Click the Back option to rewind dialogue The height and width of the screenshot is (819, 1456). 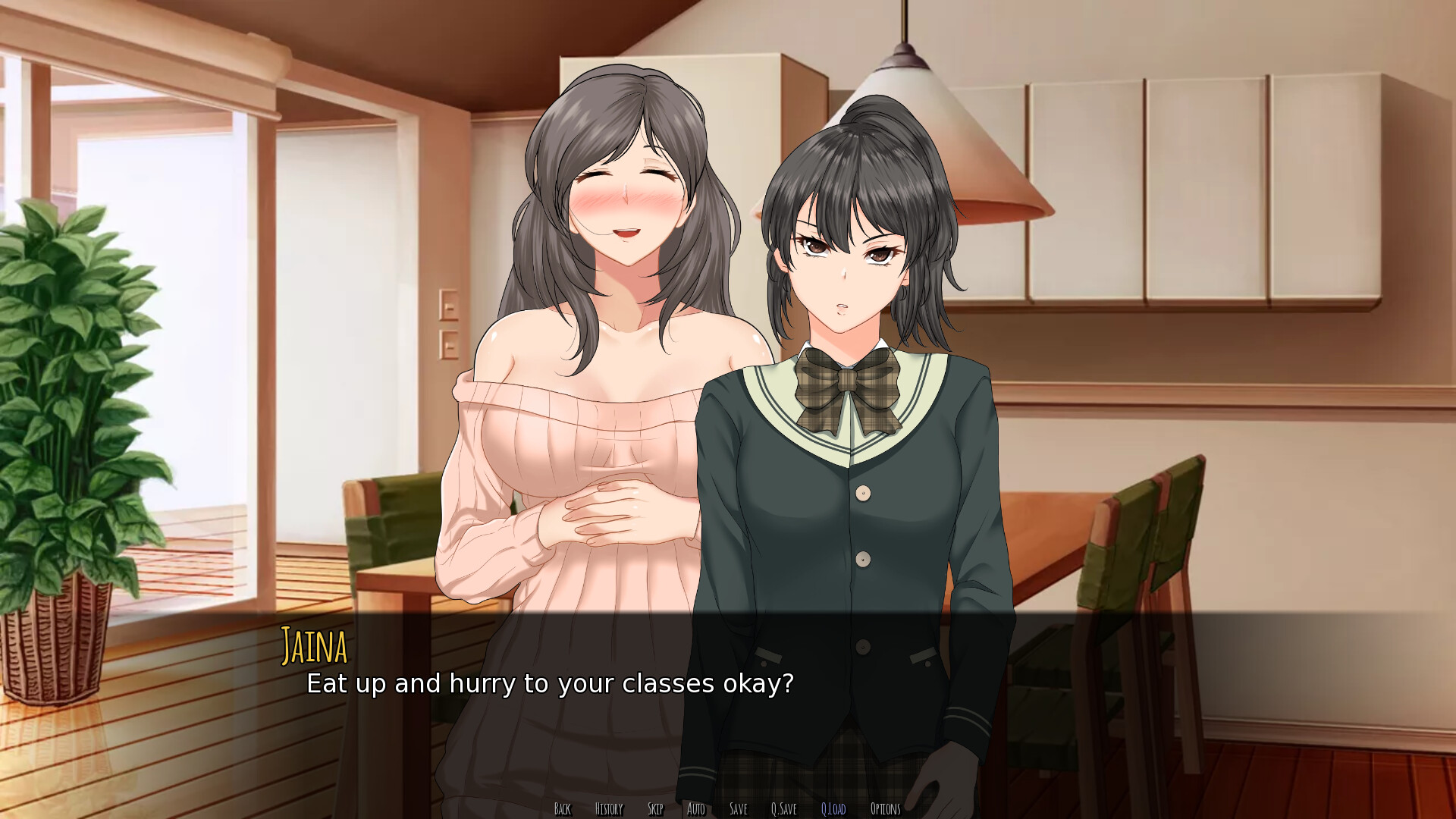(x=563, y=809)
